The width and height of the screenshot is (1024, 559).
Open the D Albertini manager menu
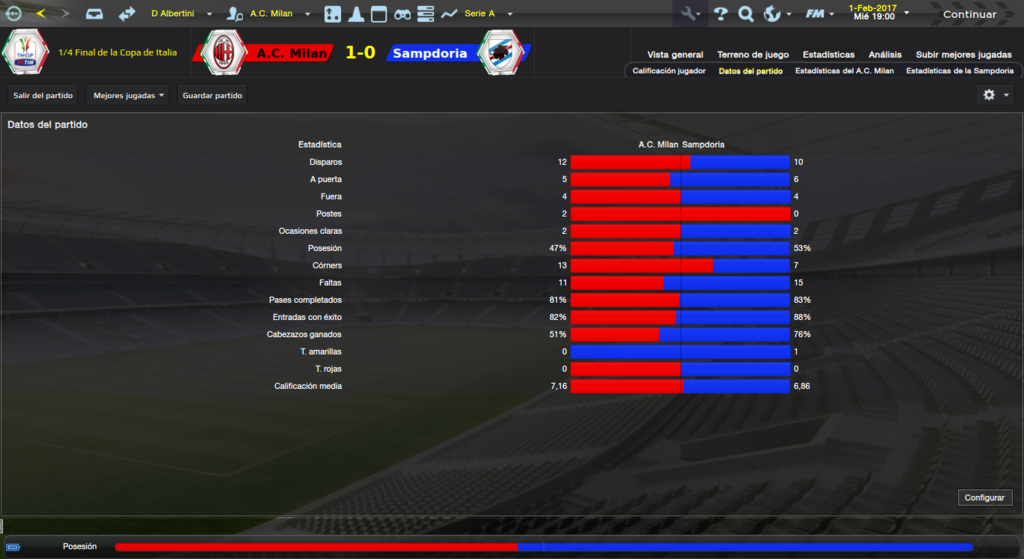[x=180, y=14]
